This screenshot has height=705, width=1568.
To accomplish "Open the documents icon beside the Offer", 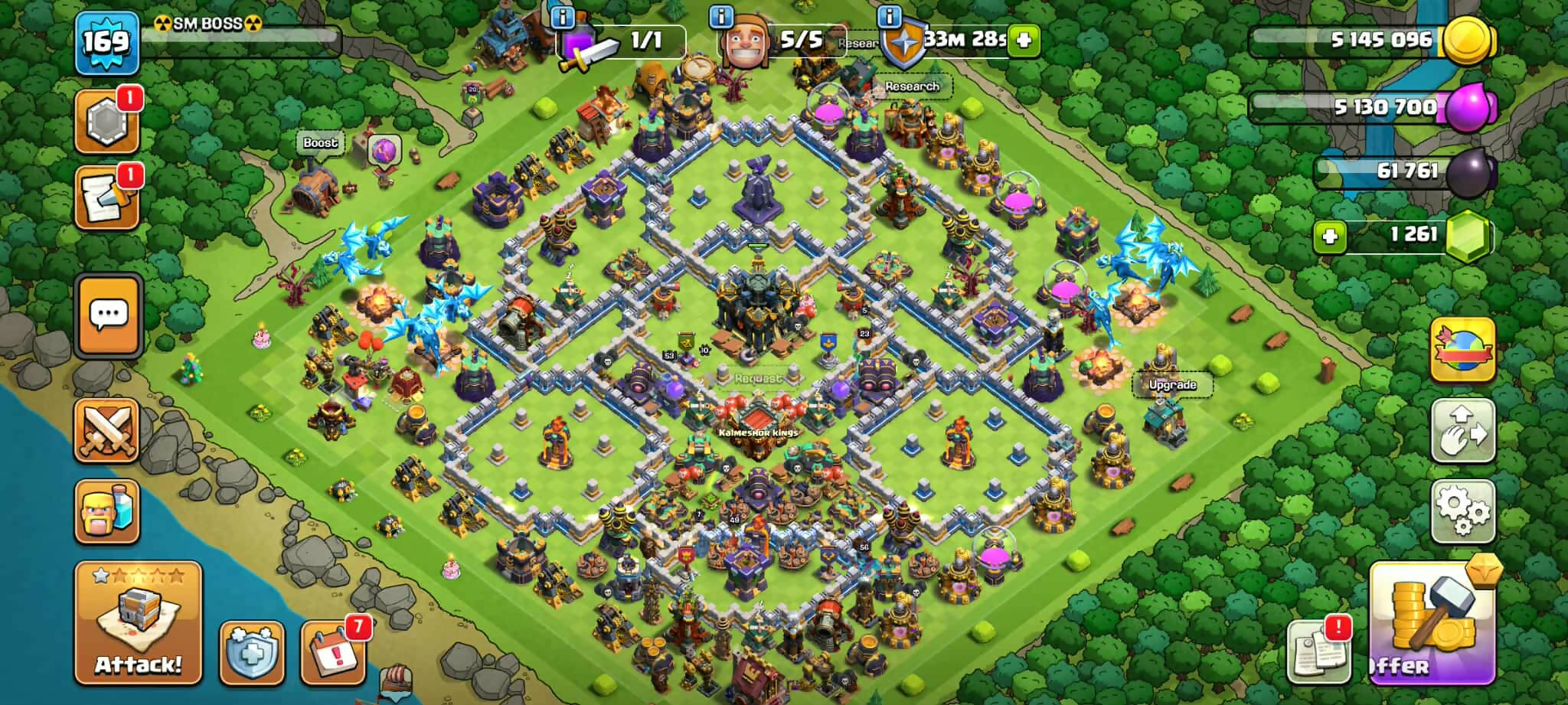I will [x=1318, y=652].
